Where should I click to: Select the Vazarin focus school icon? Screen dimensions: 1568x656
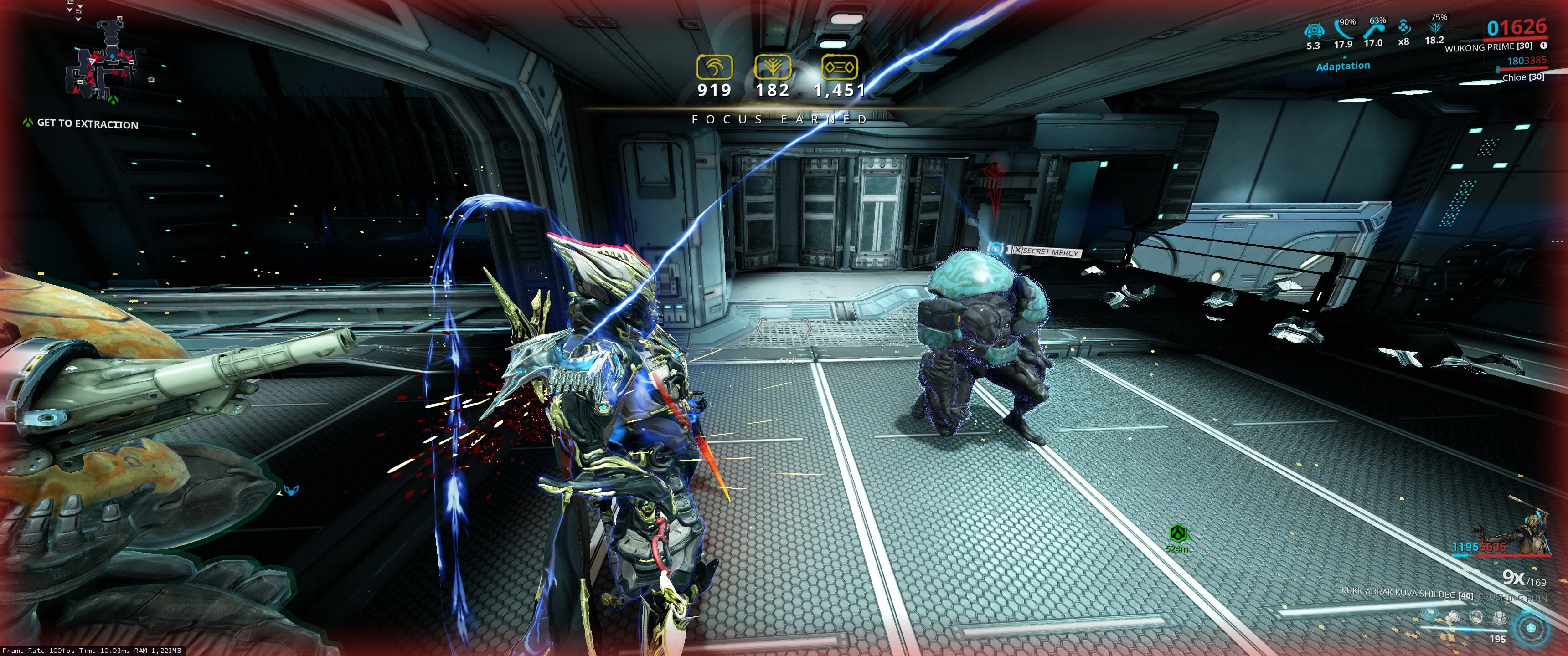point(773,67)
